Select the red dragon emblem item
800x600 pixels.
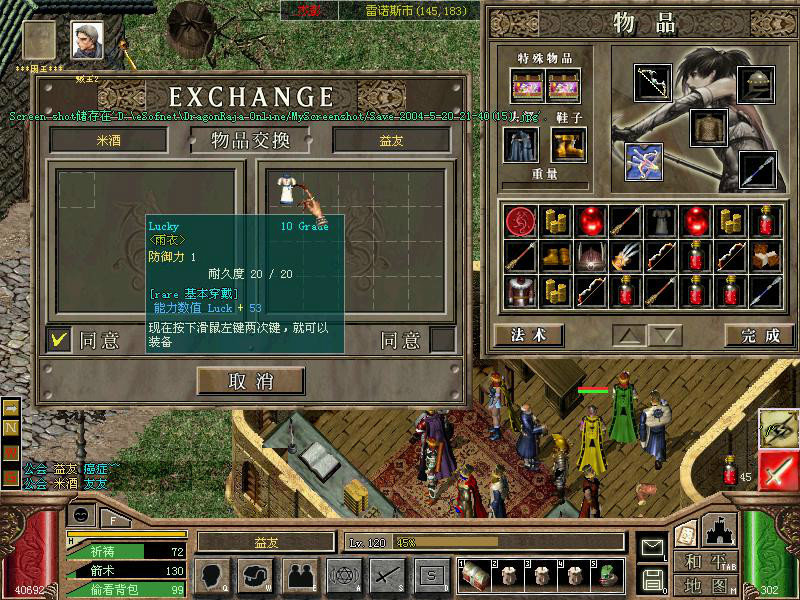click(521, 222)
